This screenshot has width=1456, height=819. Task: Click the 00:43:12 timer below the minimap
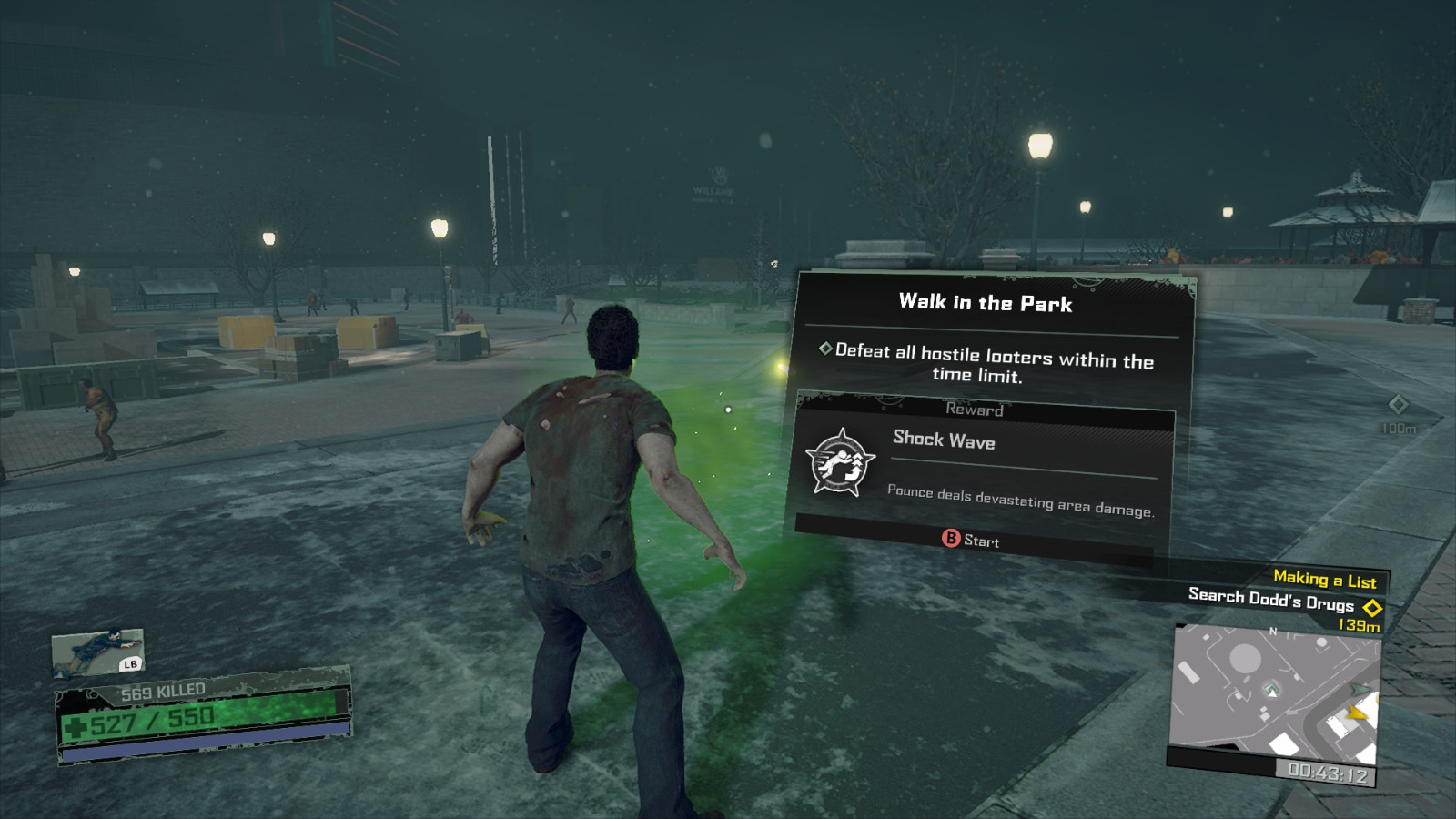point(1329,771)
